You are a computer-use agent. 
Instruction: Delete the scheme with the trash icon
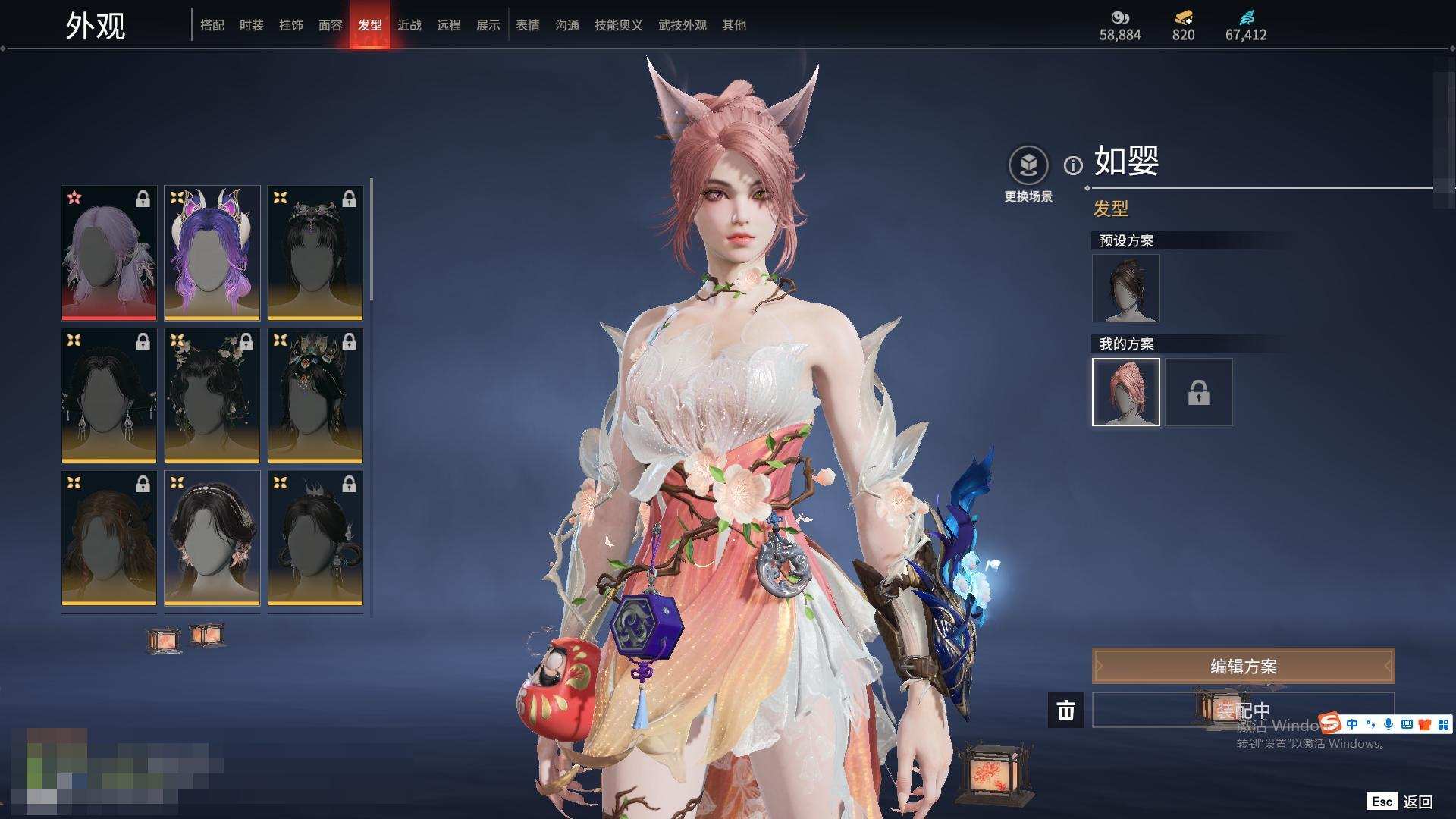1066,711
